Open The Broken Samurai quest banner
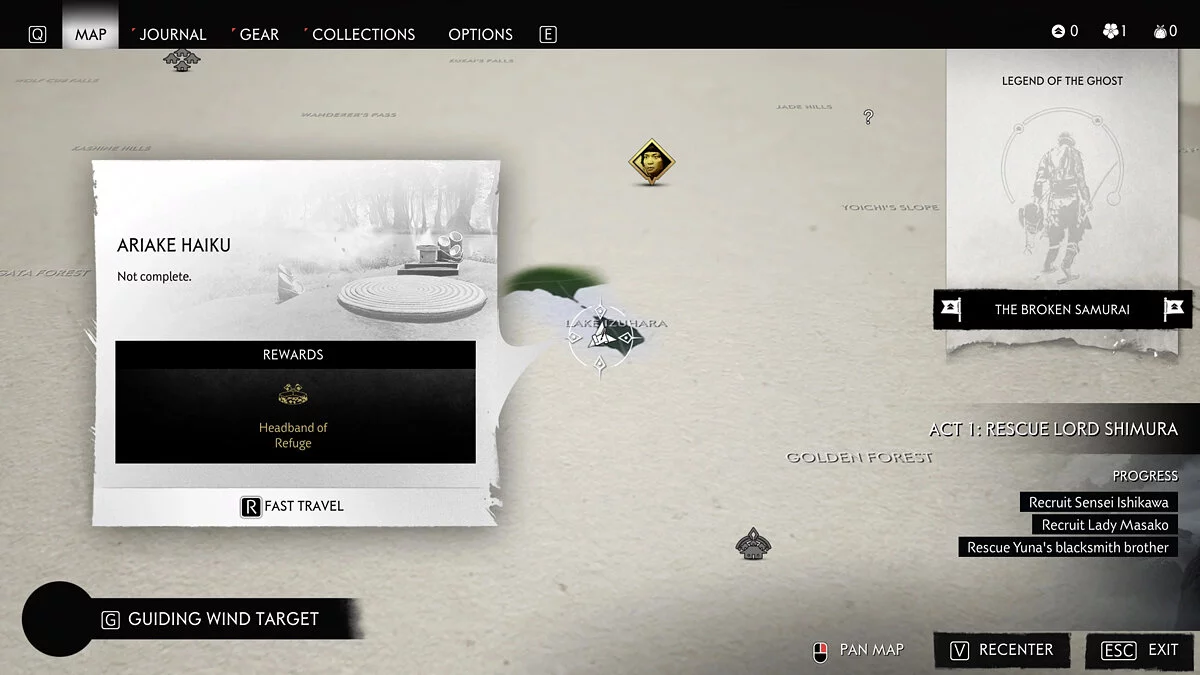 1062,310
